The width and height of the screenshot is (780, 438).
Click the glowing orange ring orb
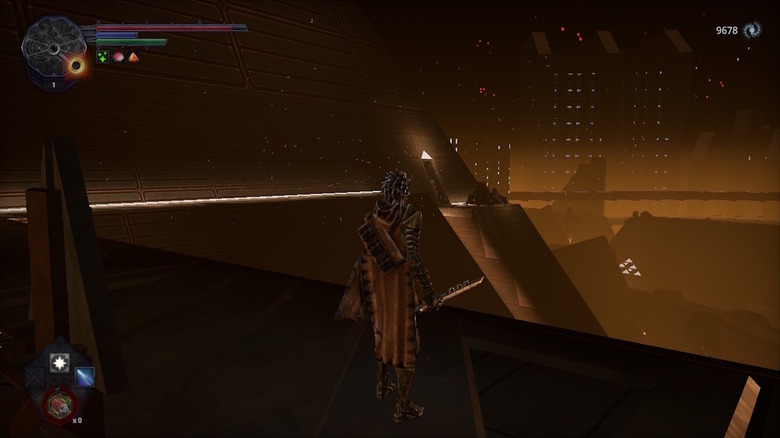75,66
